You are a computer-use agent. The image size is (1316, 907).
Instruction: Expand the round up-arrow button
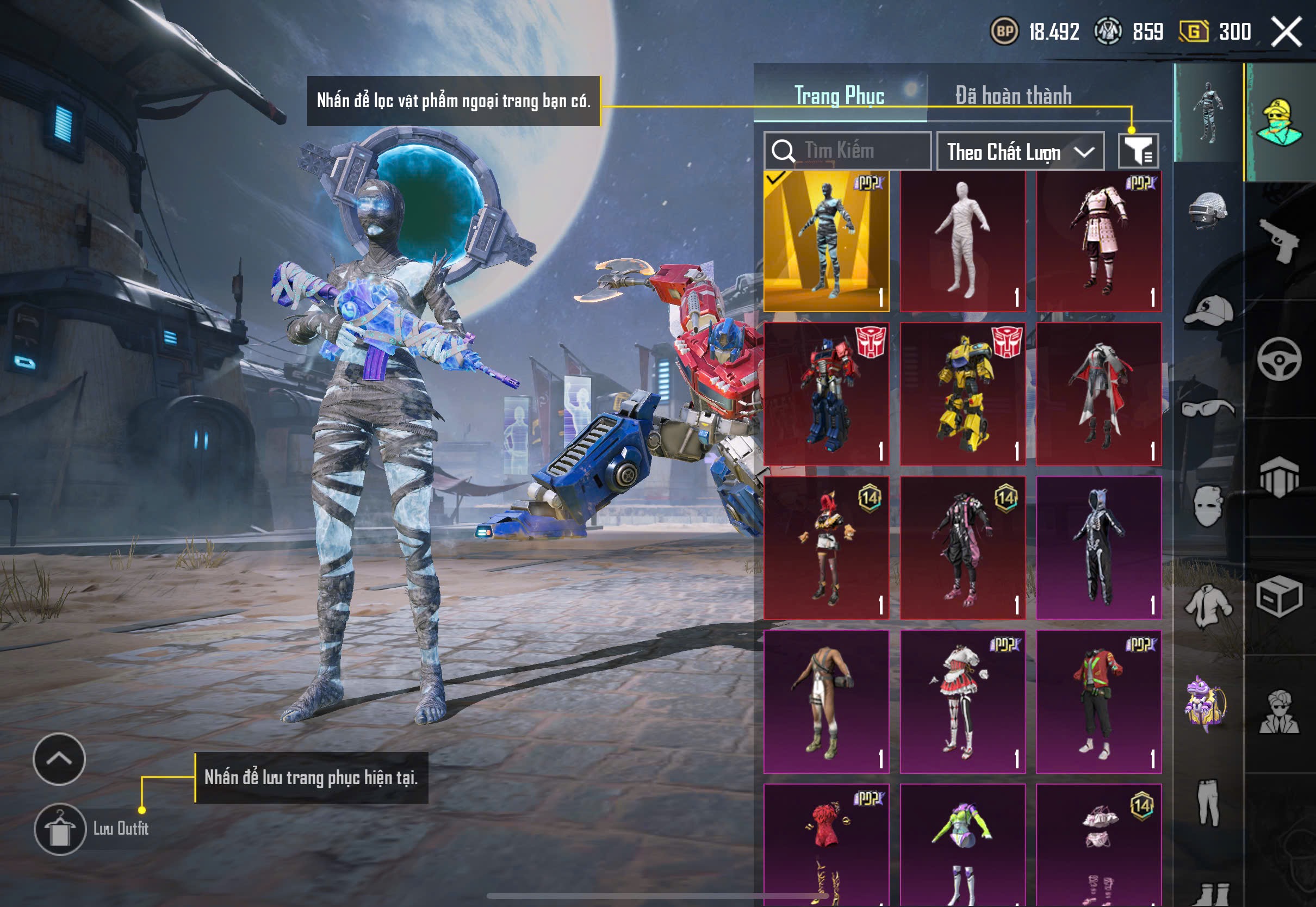[x=59, y=759]
